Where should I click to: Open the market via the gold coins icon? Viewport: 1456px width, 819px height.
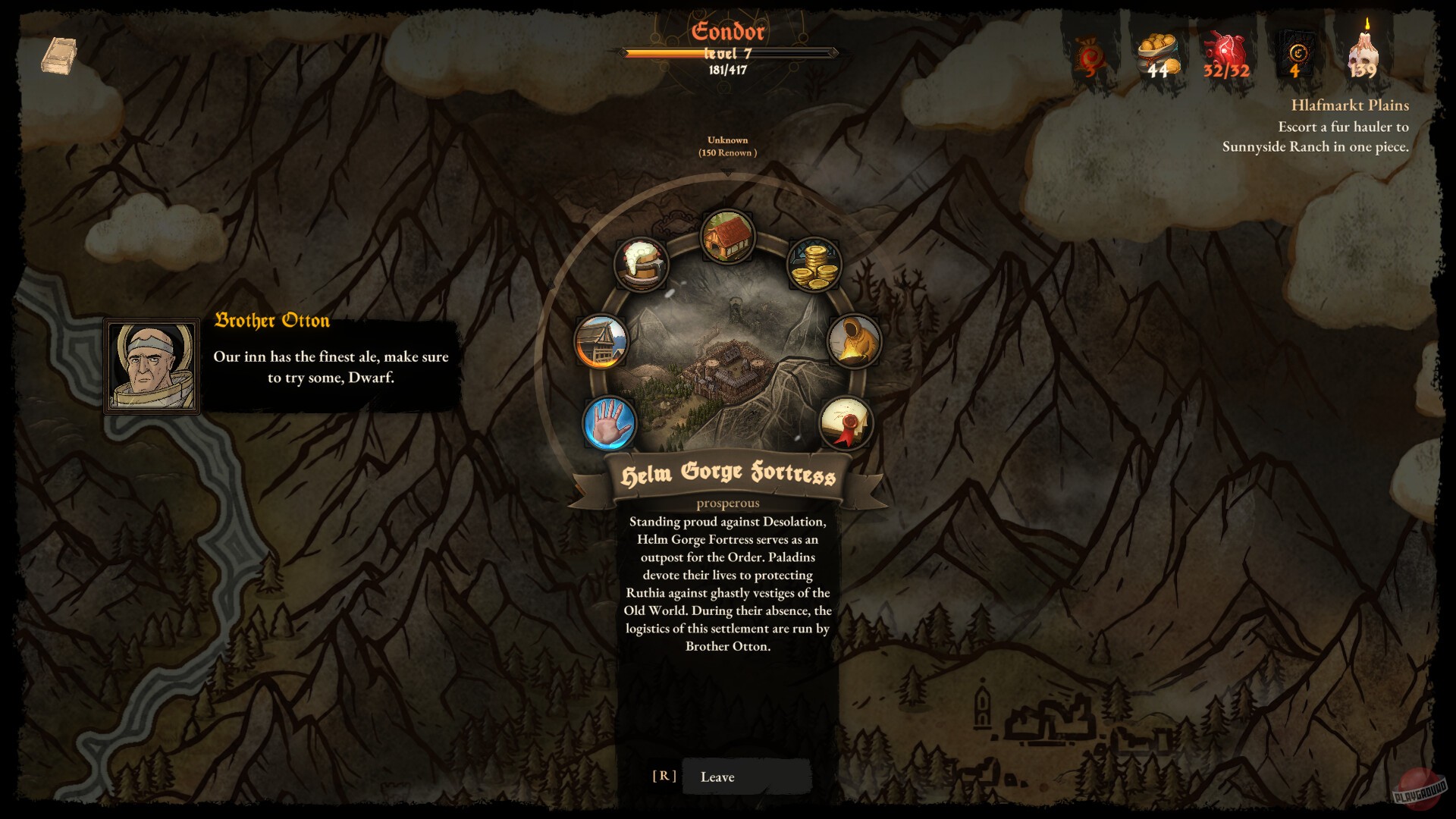pos(816,265)
